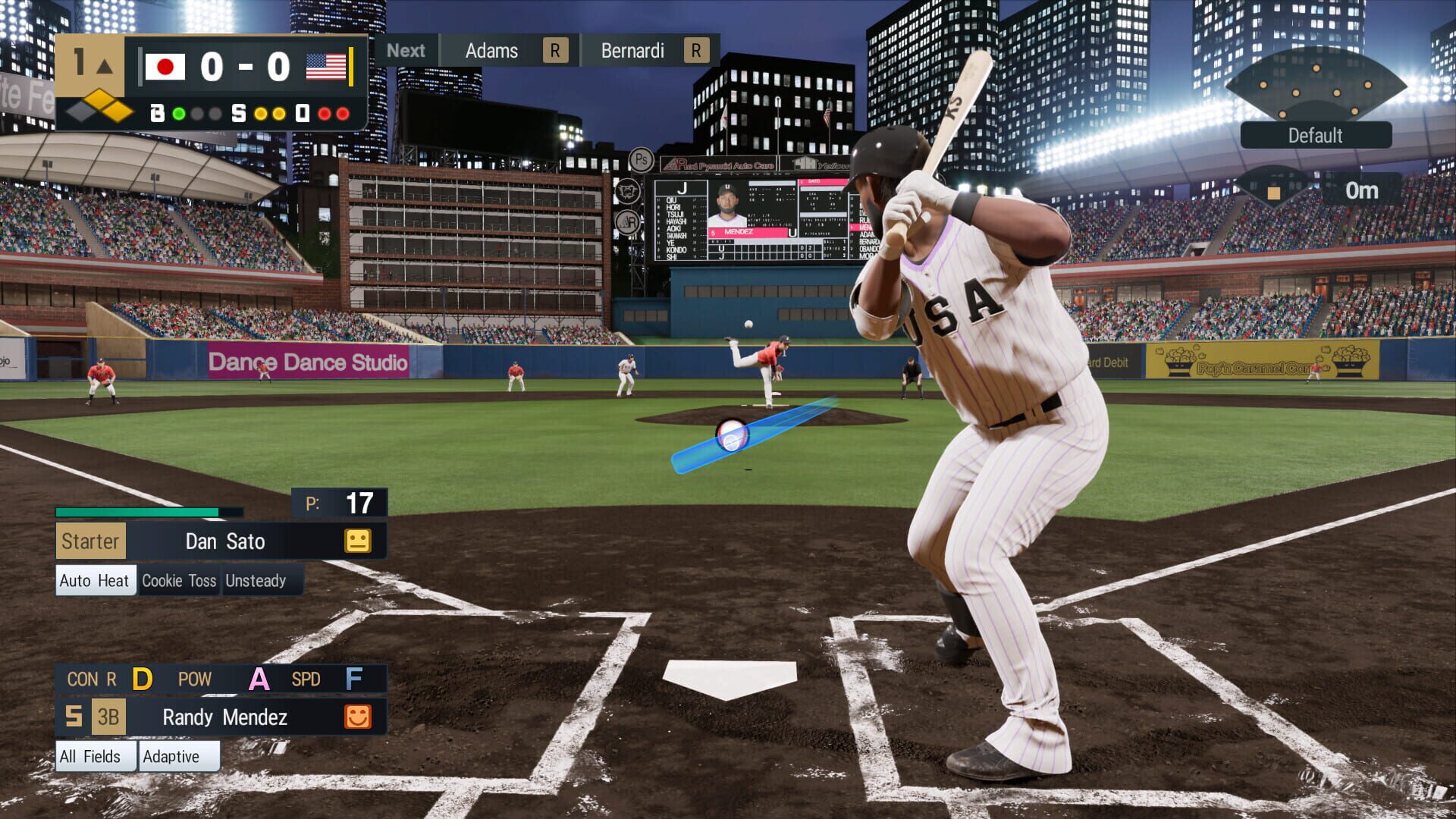Click the Starter label on the pitcher panel
This screenshot has width=1456, height=819.
click(90, 541)
